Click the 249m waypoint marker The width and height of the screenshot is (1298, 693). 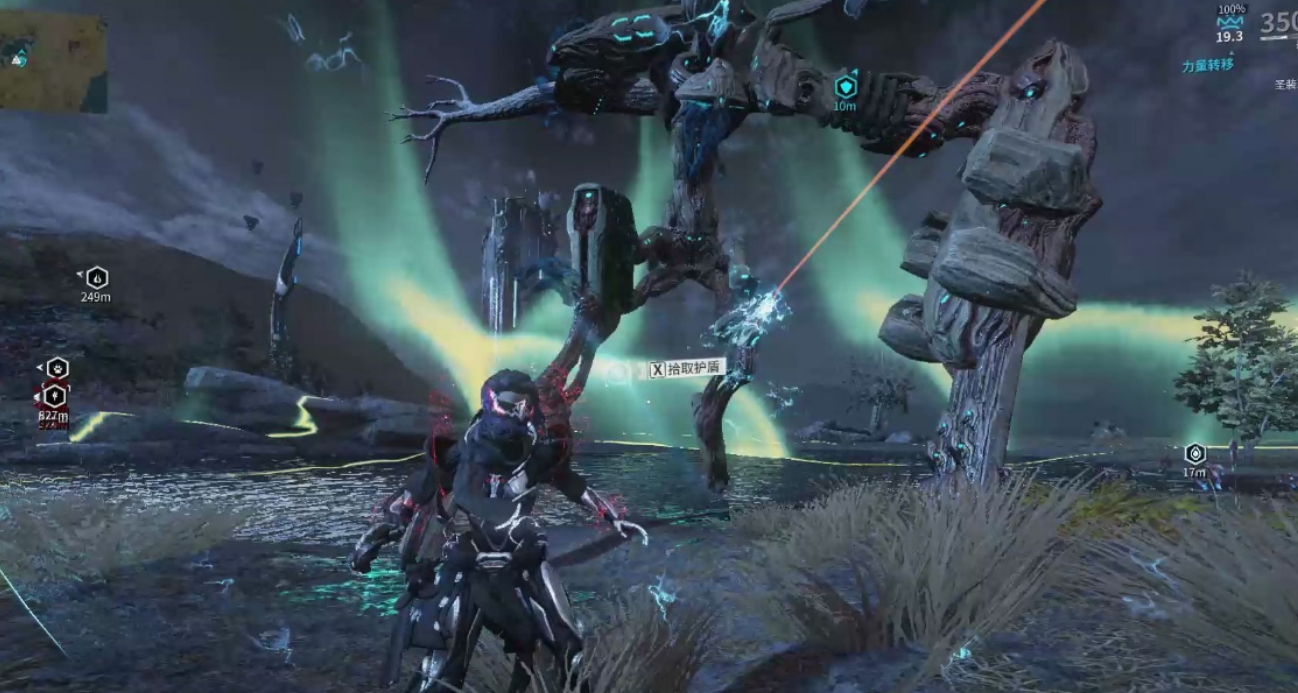pyautogui.click(x=96, y=278)
